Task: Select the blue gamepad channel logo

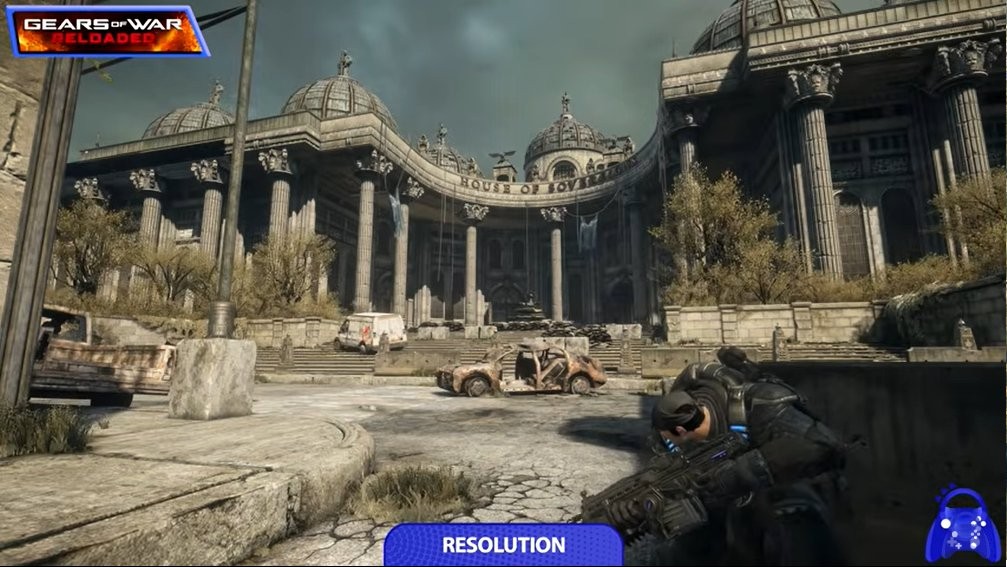Action: click(x=961, y=525)
